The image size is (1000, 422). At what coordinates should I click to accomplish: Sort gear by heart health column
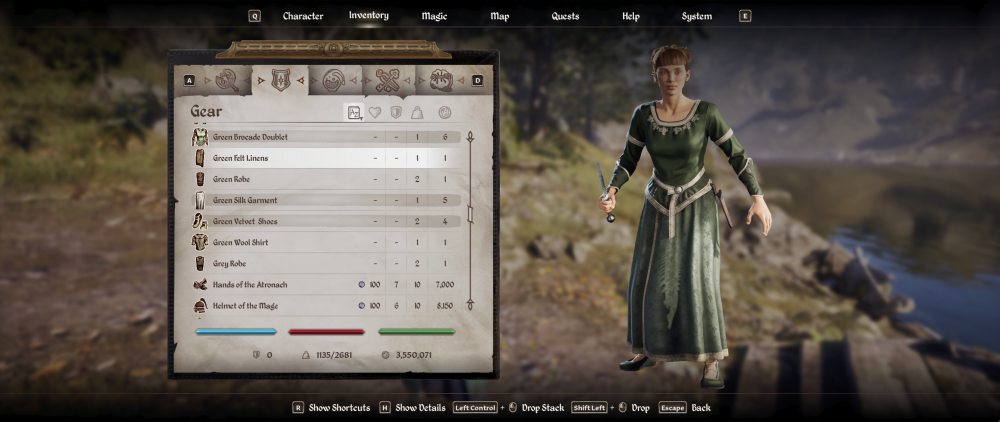point(375,113)
